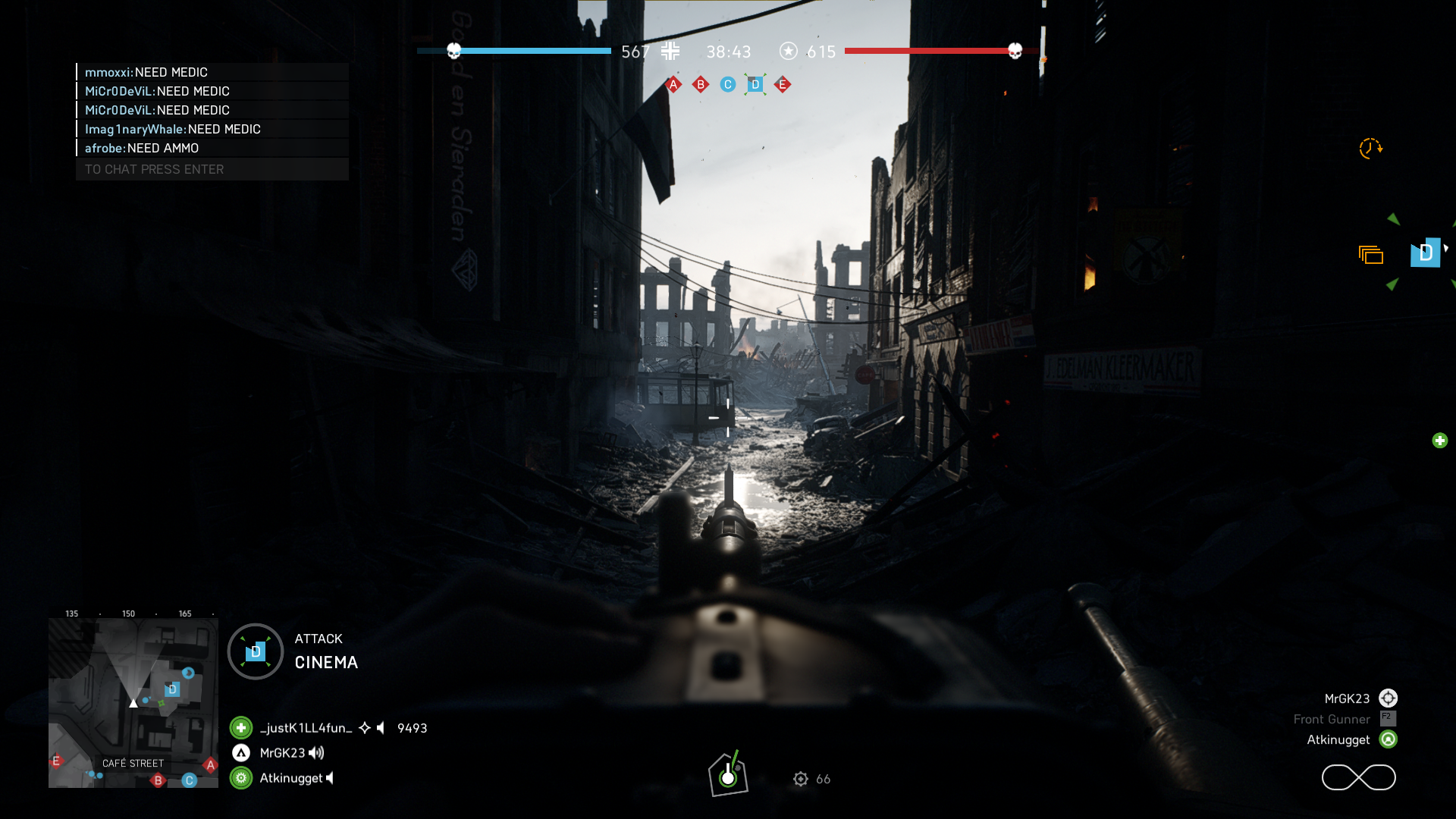Click the orange clock icon
Viewport: 1456px width, 819px height.
click(x=1370, y=148)
